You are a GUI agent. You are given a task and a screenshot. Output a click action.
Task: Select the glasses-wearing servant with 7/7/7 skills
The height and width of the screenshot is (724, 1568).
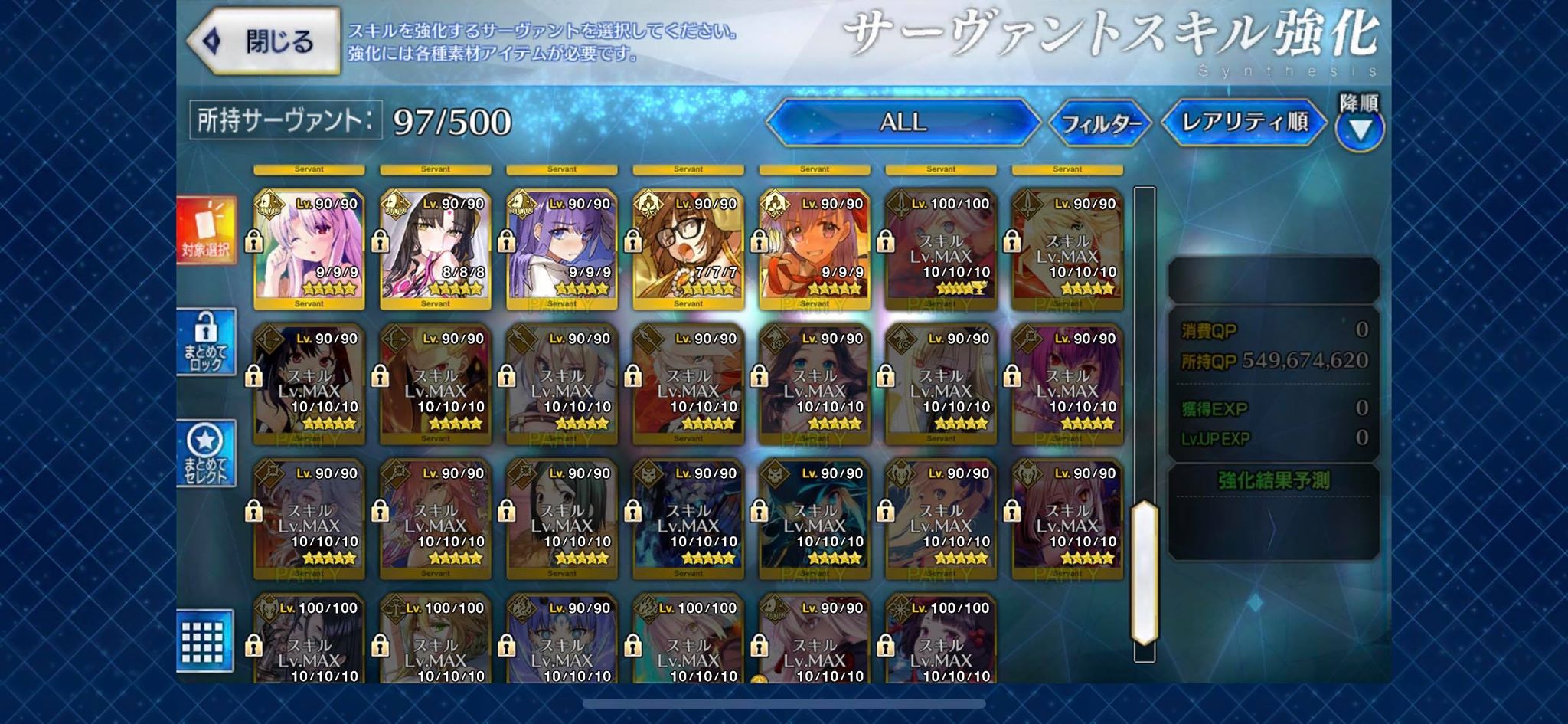[x=688, y=247]
